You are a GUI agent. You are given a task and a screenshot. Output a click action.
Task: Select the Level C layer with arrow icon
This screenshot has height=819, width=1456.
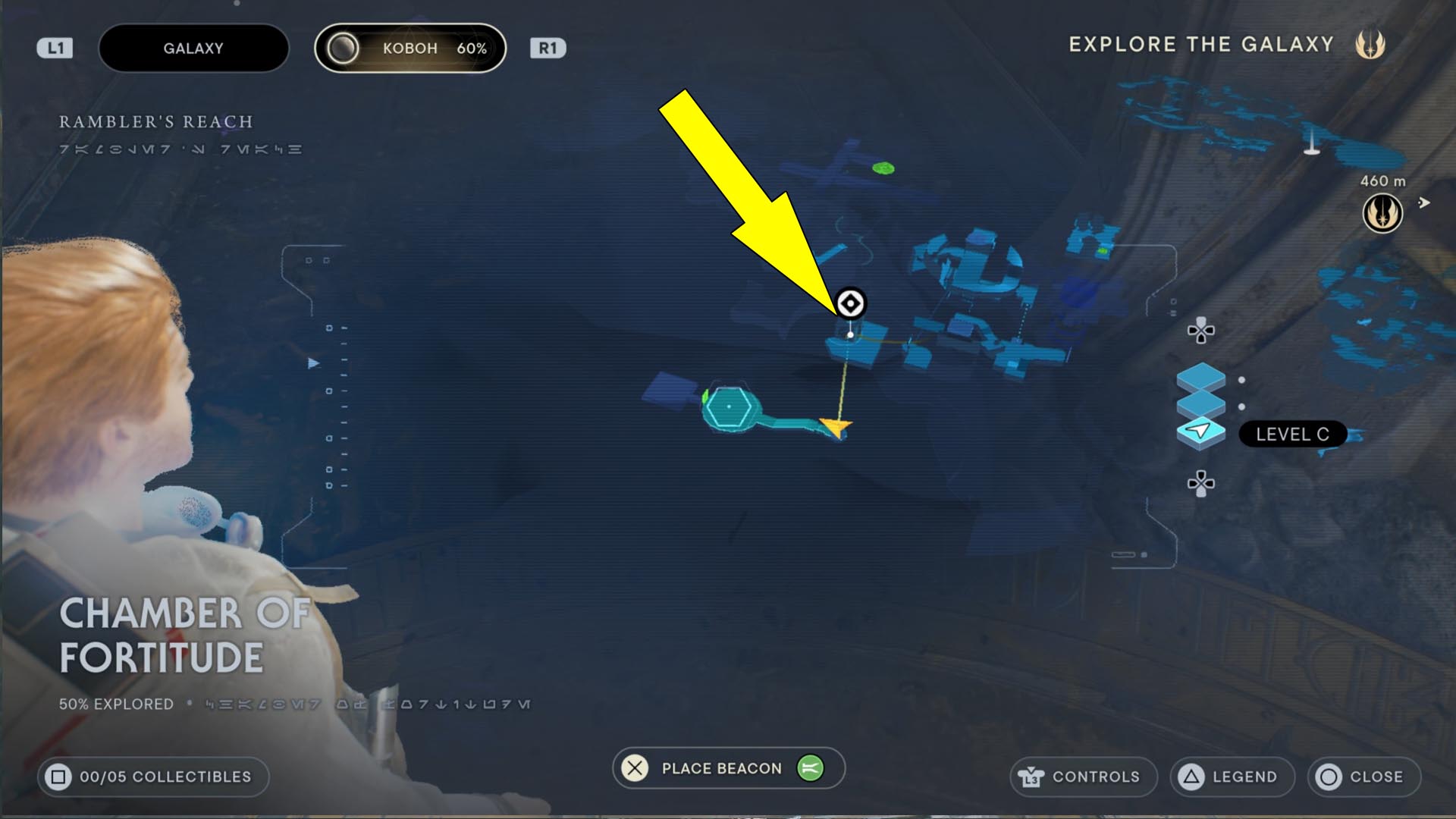1201,432
